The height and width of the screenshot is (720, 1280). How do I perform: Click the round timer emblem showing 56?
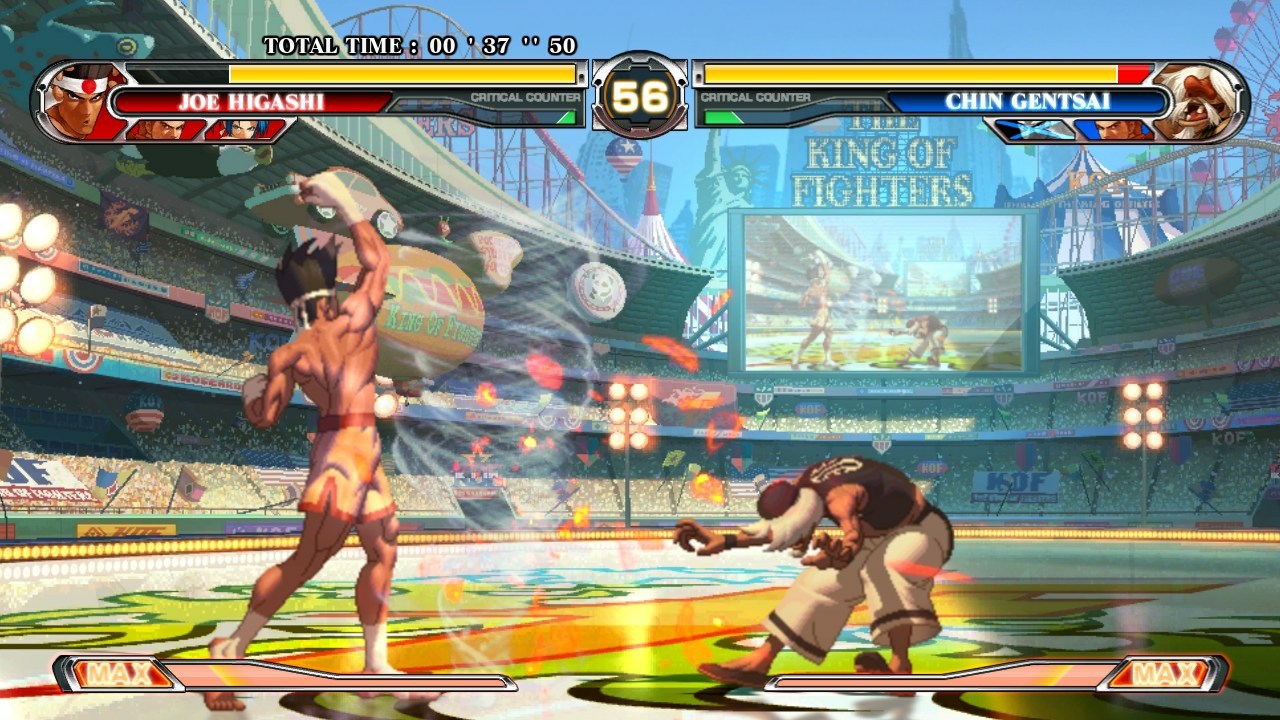click(x=640, y=95)
